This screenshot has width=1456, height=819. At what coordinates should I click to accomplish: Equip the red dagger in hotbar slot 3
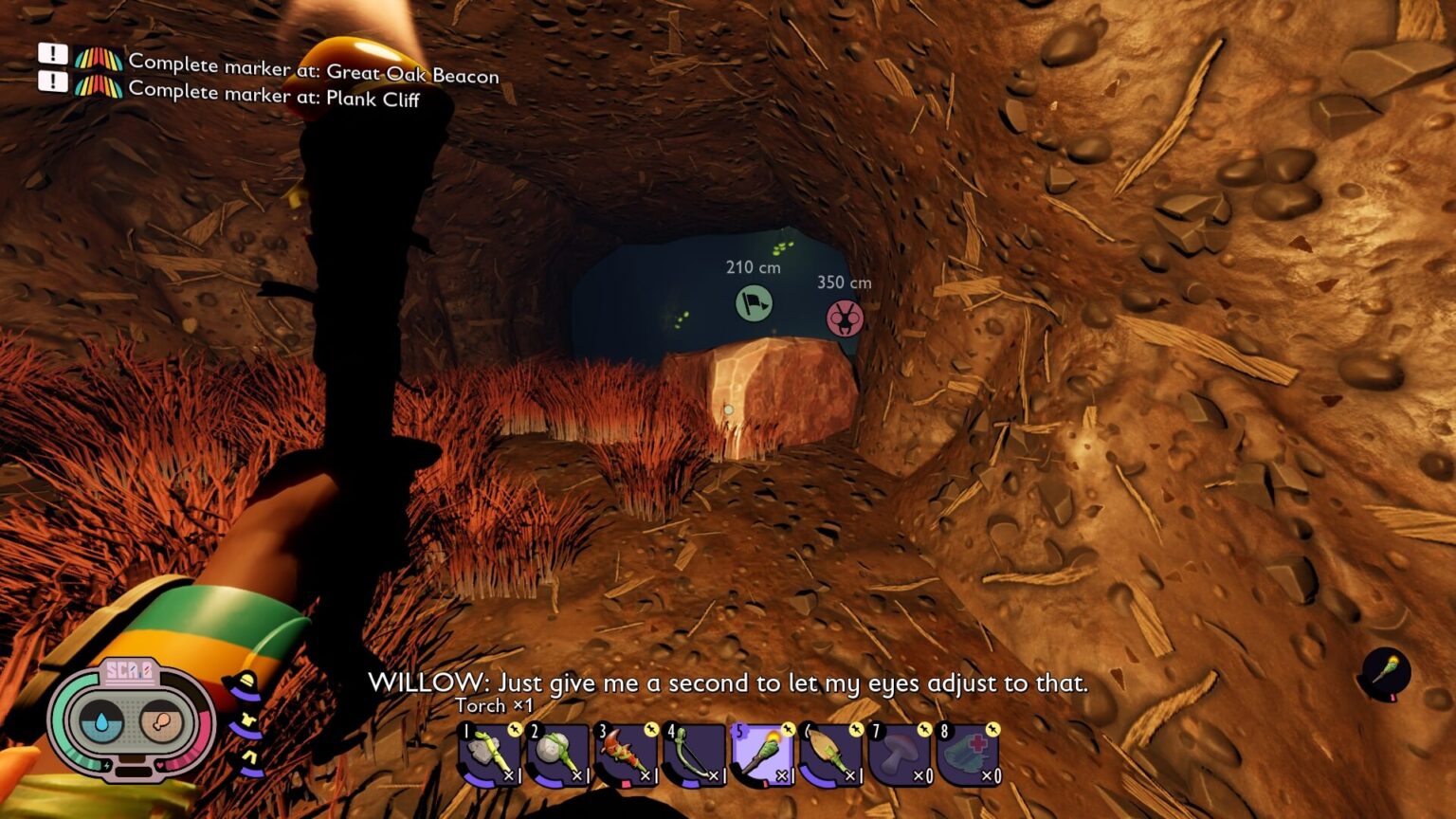click(x=626, y=754)
